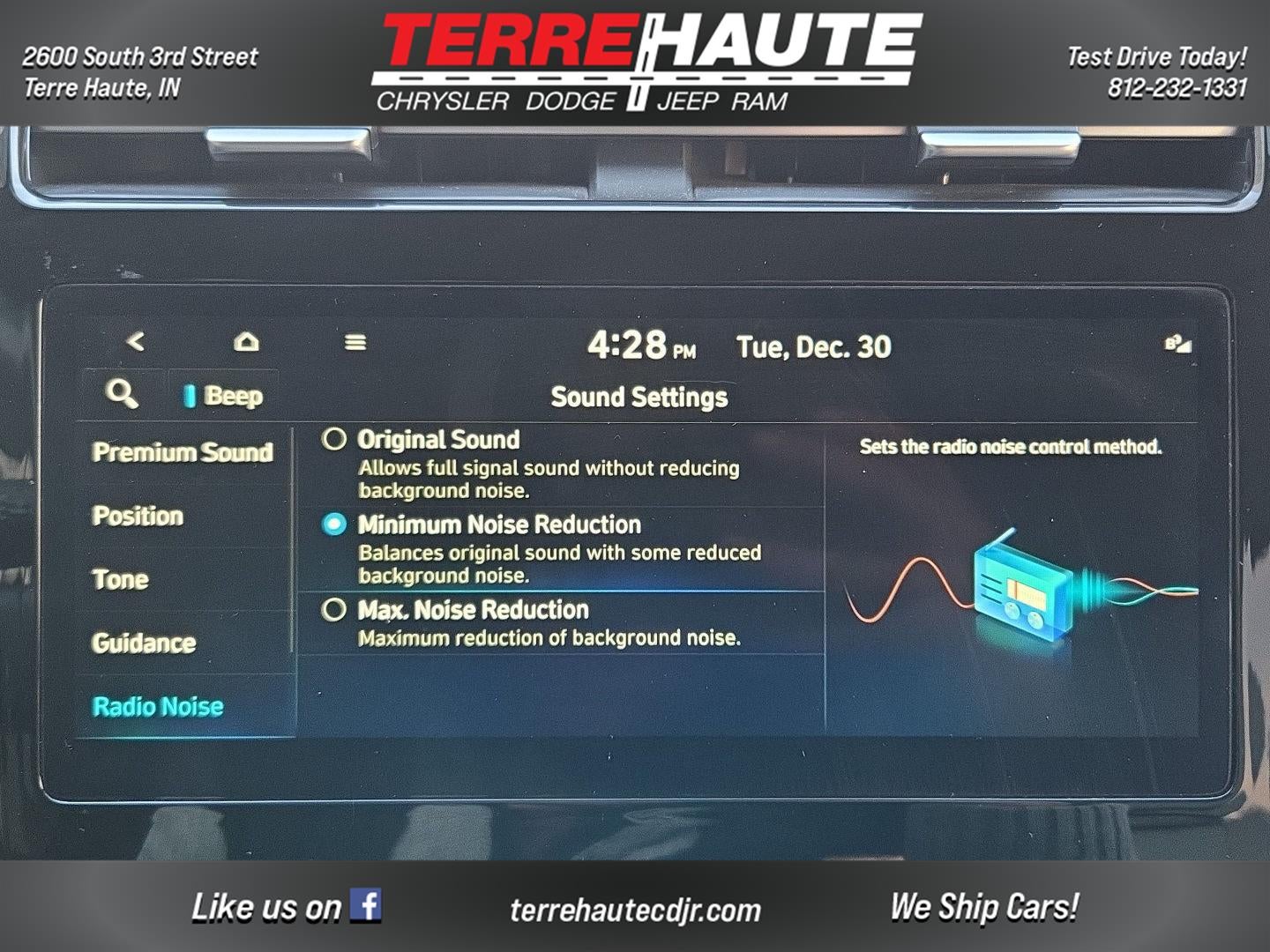Tap the Beep indicator icon
1270x952 pixels.
coord(189,396)
